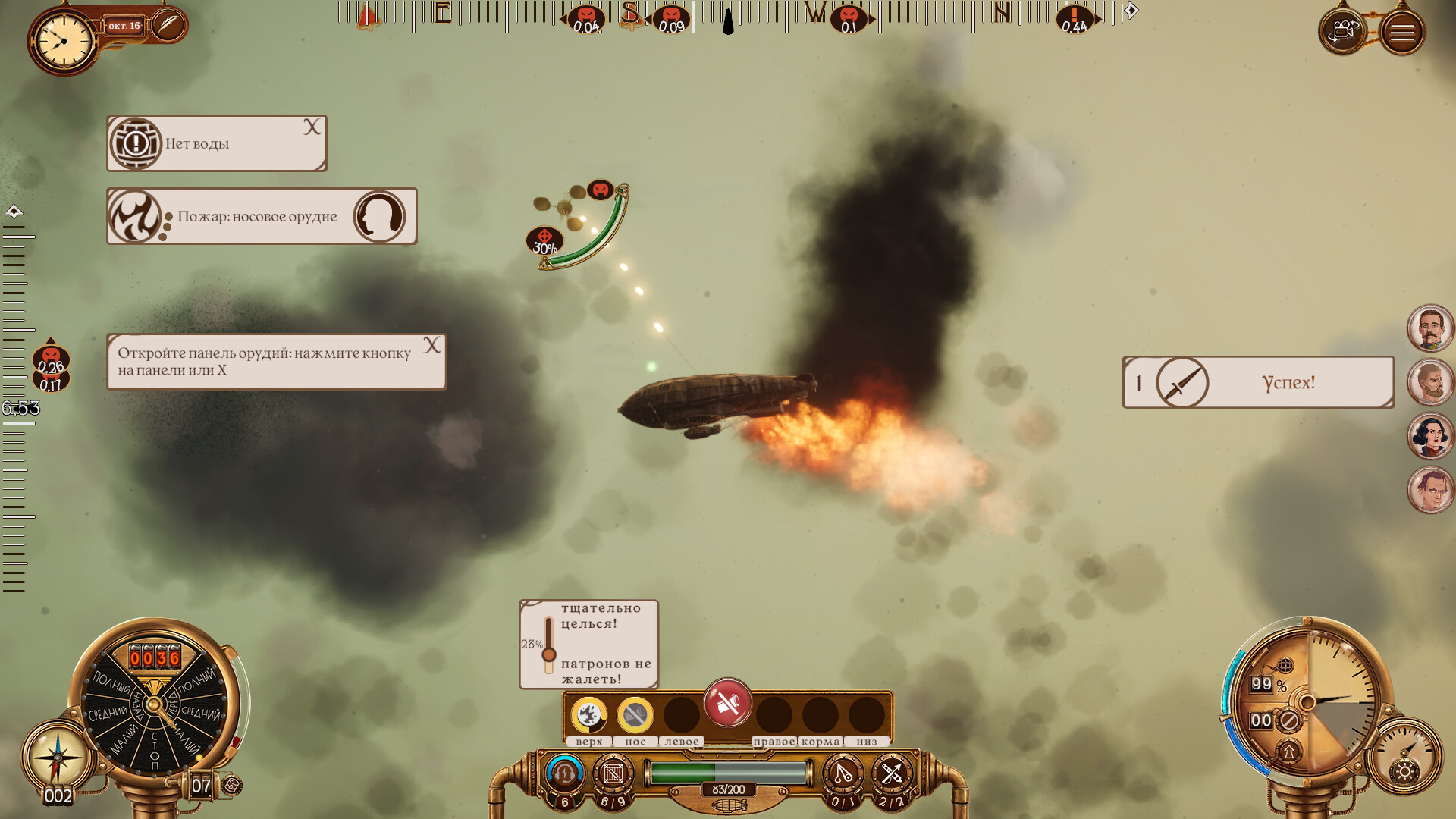The image size is (1456, 819).
Task: Toggle the sun lamp gauge button
Action: coord(1404,772)
